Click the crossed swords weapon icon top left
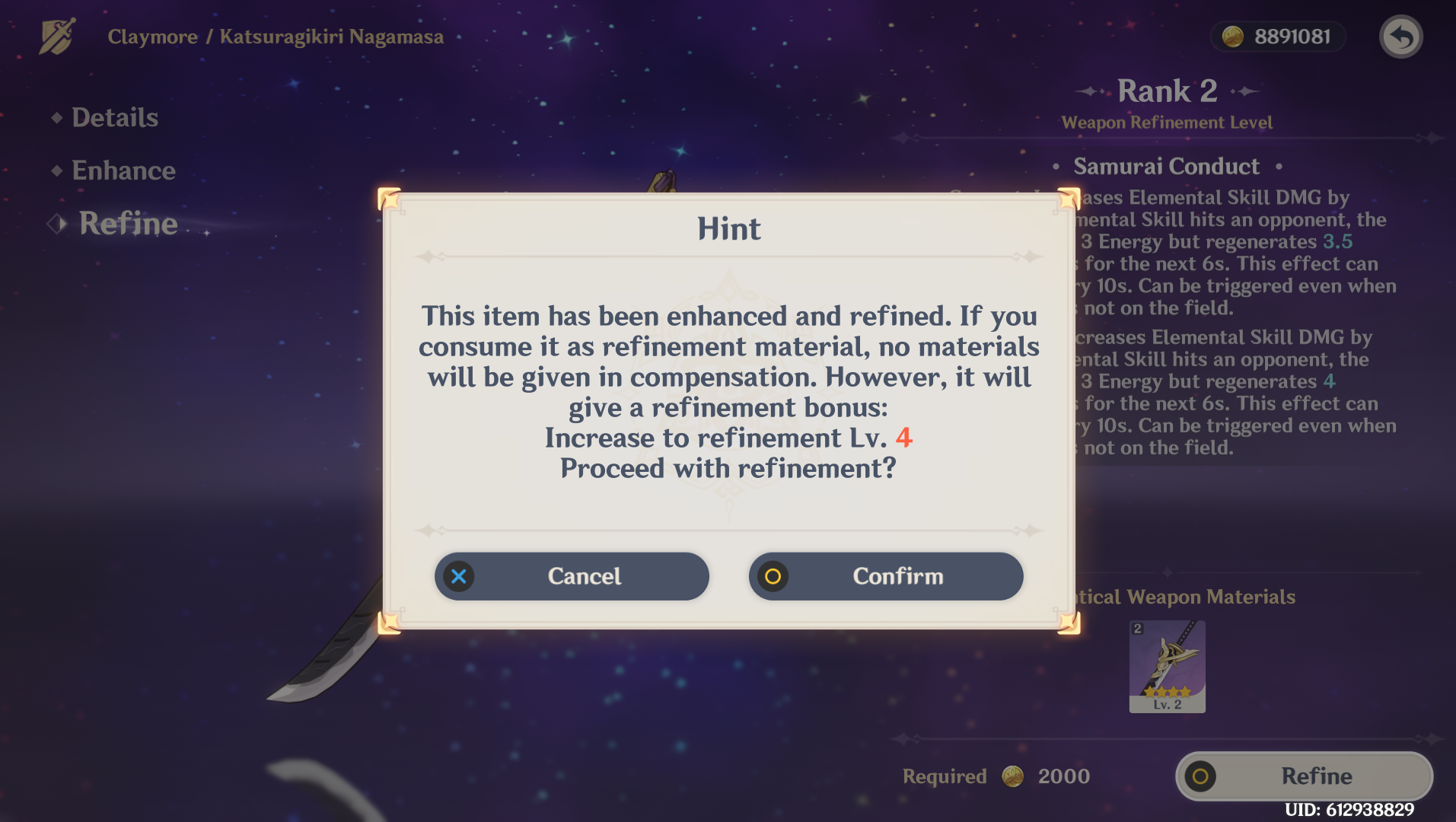The width and height of the screenshot is (1456, 822). (x=57, y=36)
